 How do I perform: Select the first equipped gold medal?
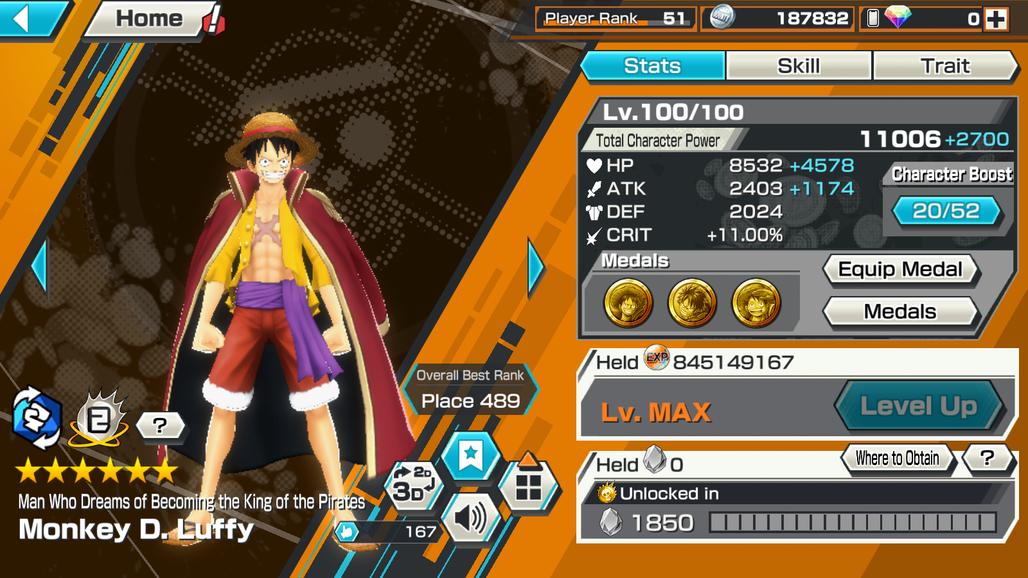click(x=628, y=302)
